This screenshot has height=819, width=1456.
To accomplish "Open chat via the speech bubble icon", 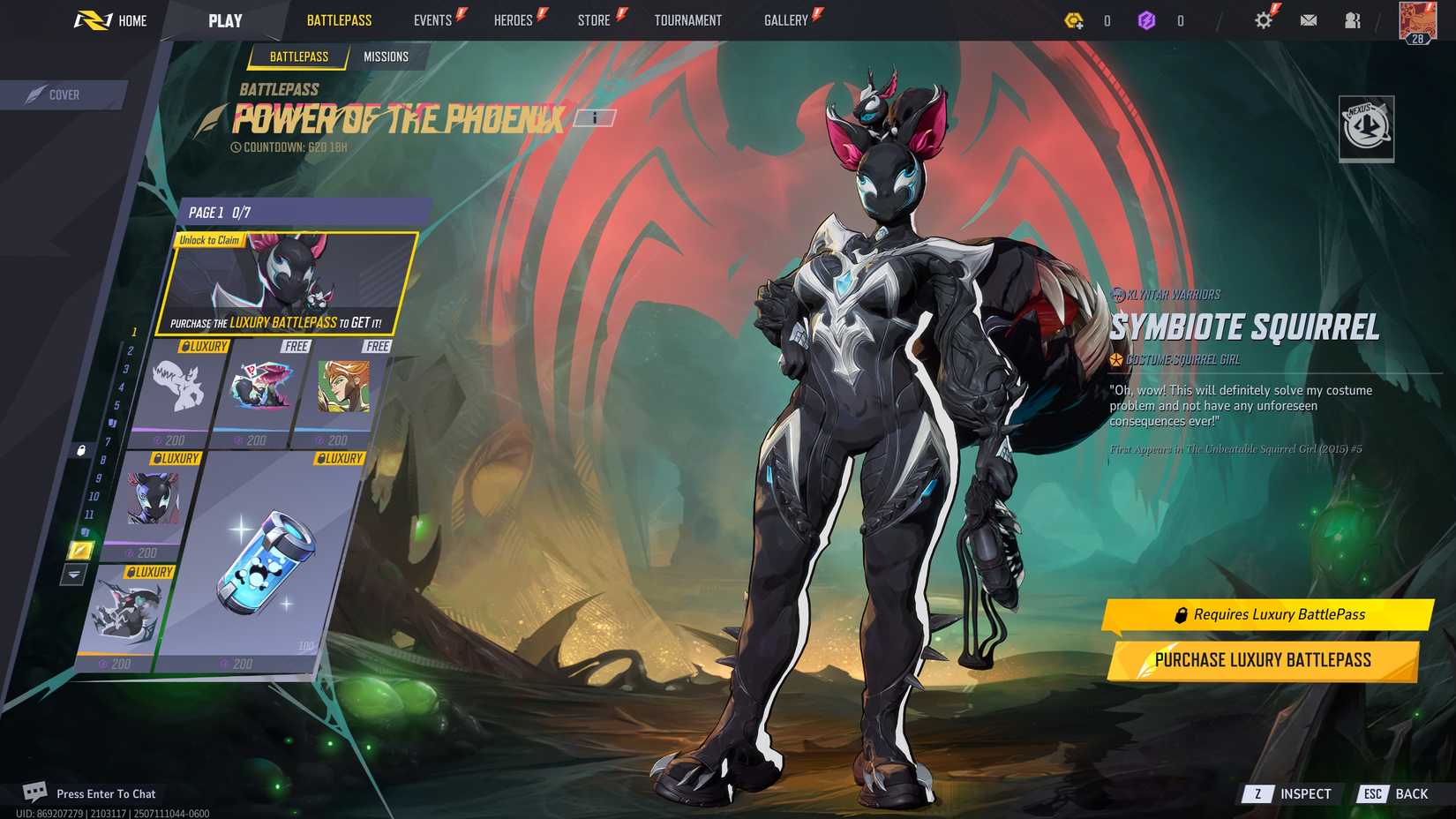I will [x=34, y=792].
